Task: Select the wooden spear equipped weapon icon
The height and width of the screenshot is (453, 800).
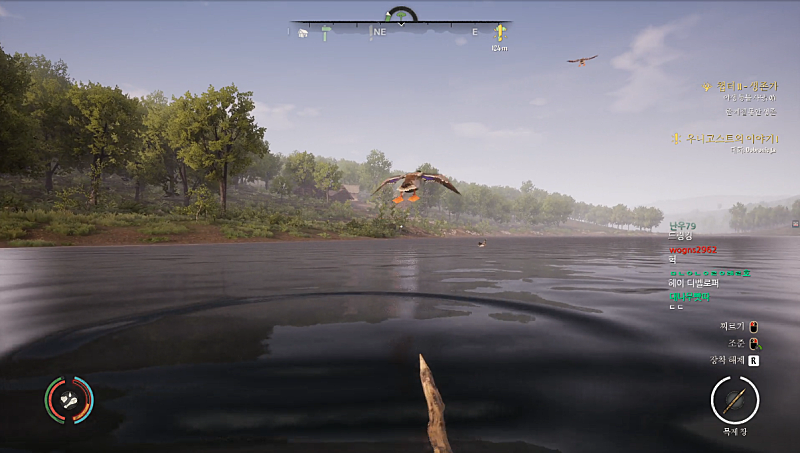Action: (x=735, y=400)
